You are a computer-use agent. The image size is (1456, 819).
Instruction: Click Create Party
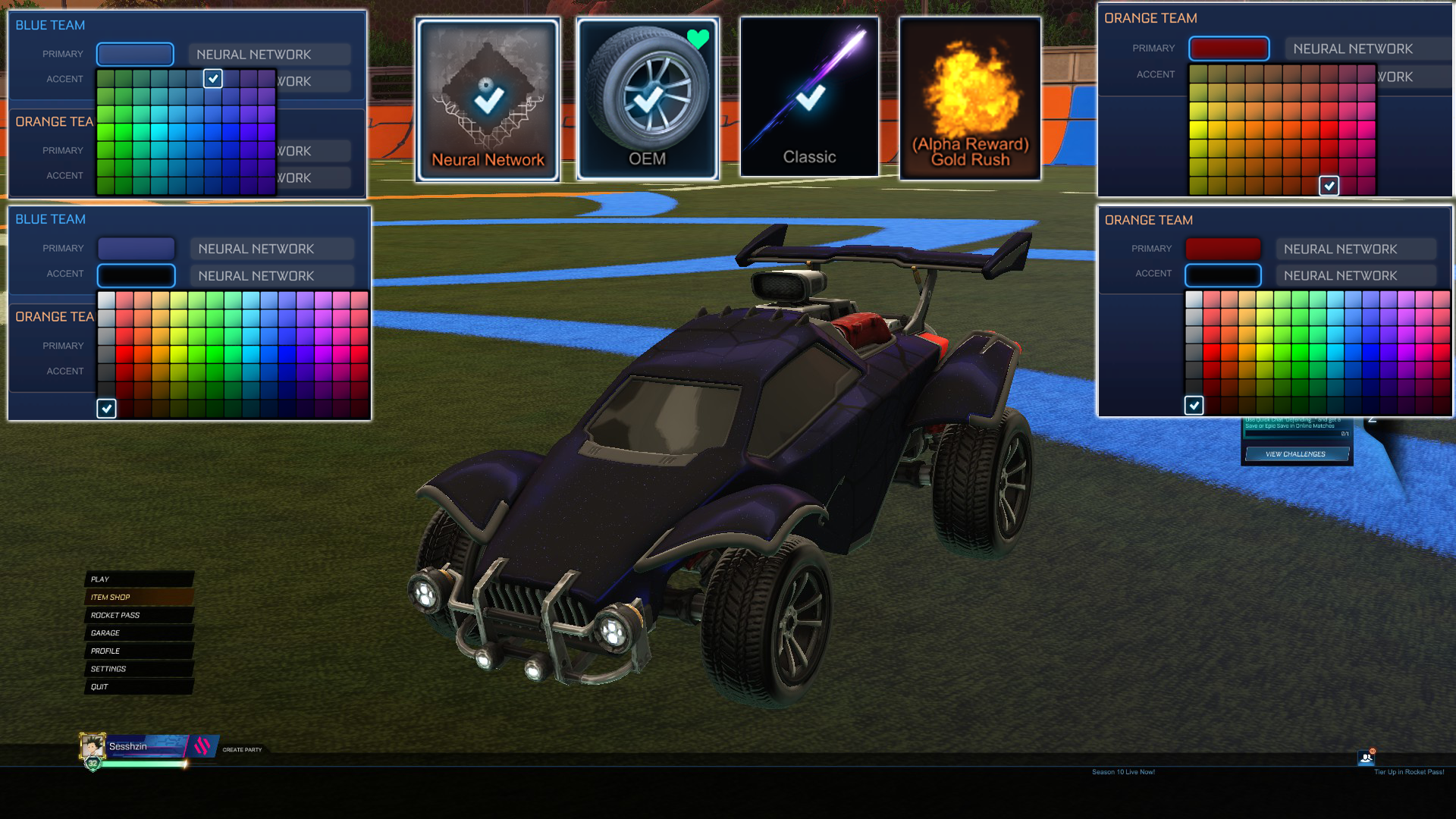coord(243,748)
